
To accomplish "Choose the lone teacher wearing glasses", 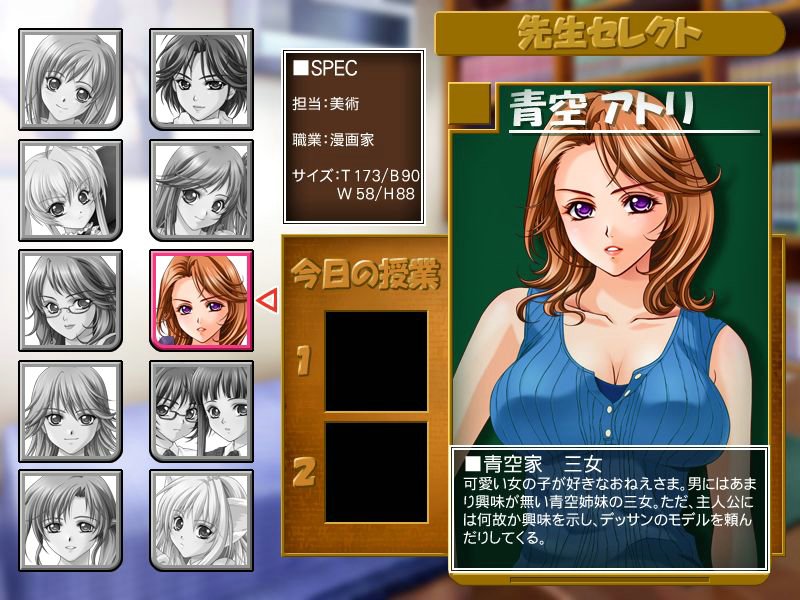I will point(70,300).
